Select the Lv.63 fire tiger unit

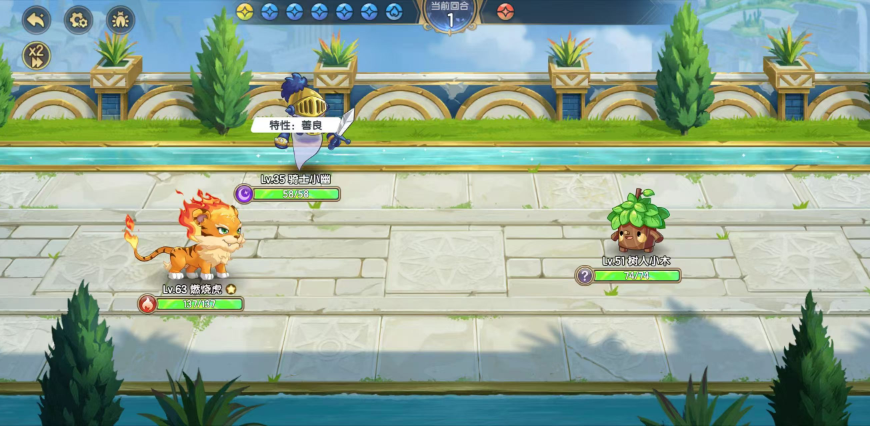point(195,240)
